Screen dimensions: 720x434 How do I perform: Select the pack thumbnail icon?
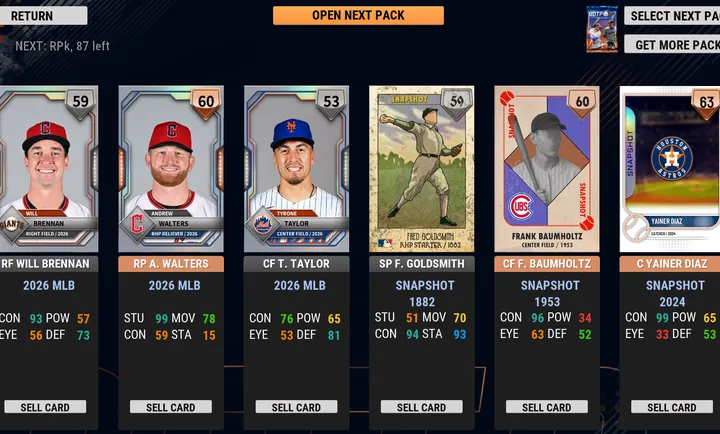coord(600,30)
